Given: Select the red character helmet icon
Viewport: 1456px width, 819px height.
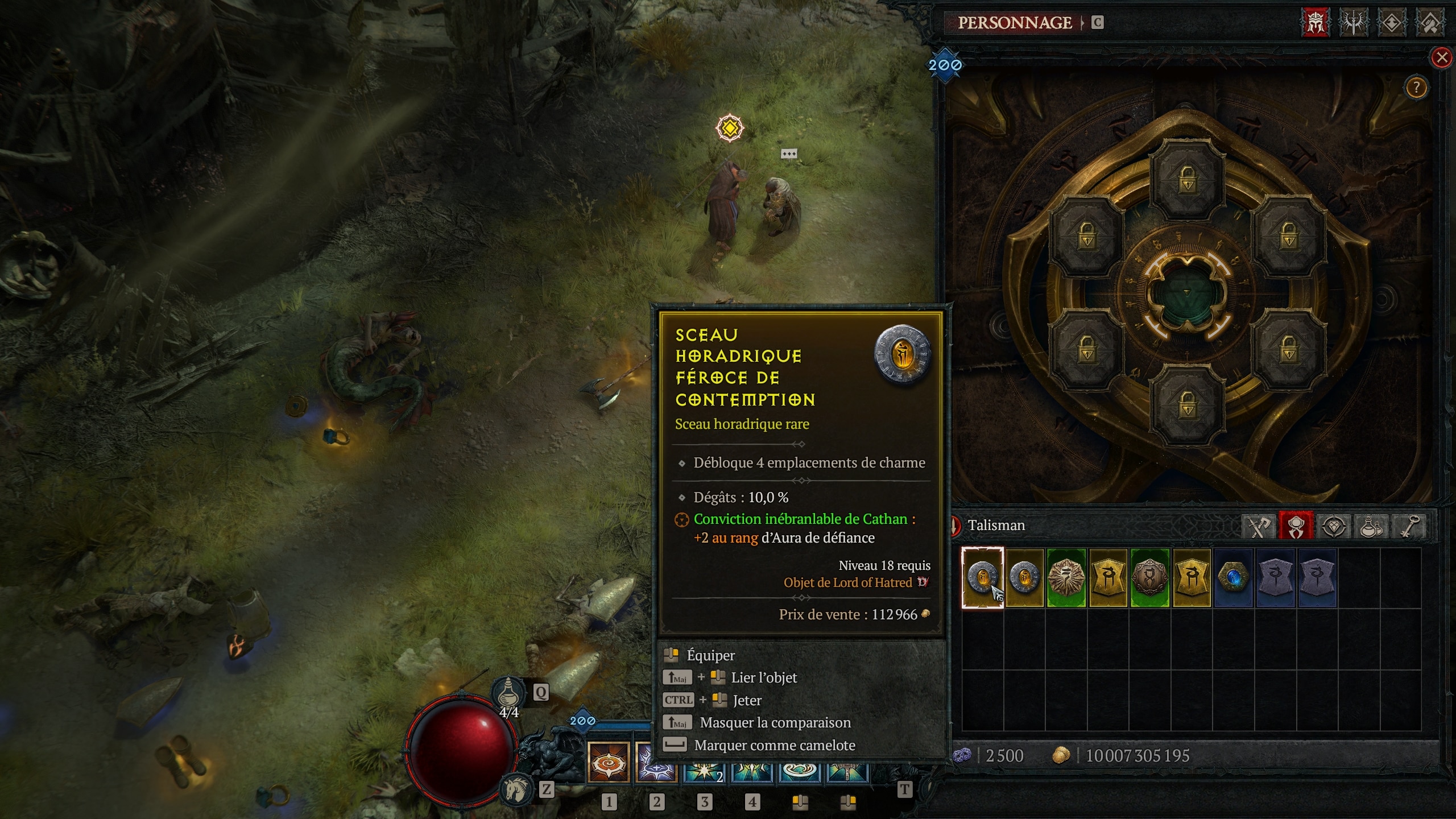Looking at the screenshot, I should [x=1316, y=22].
